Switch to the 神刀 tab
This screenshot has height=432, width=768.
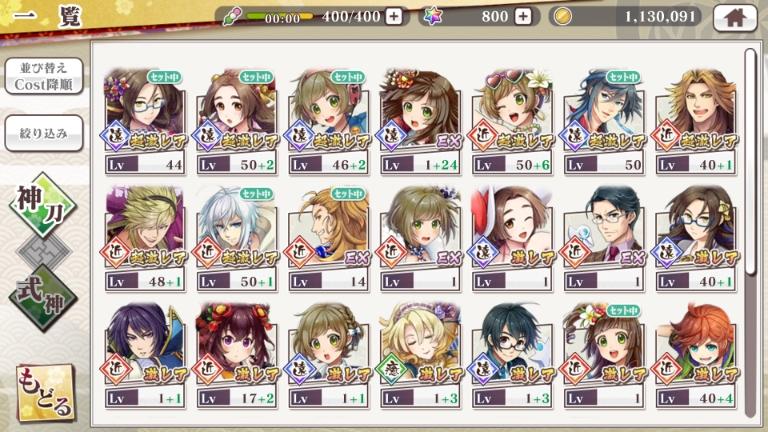[42, 207]
